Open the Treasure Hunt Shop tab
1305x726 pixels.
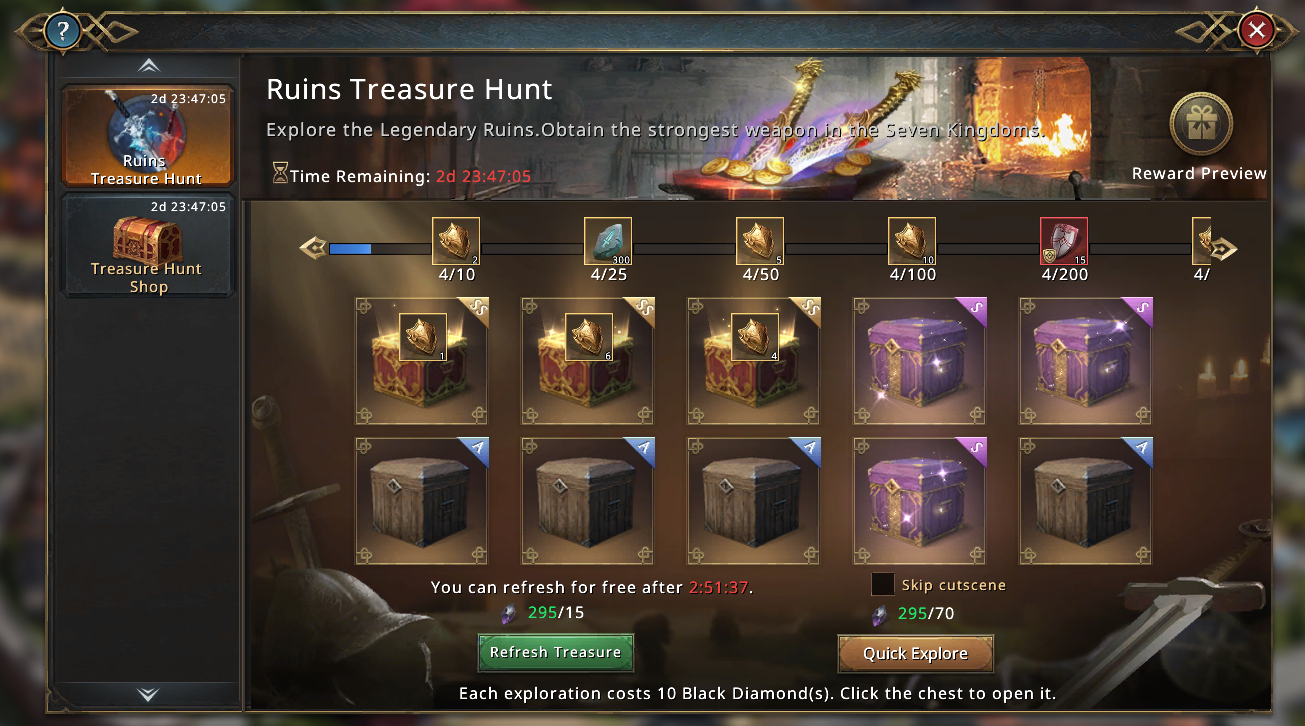click(x=147, y=245)
